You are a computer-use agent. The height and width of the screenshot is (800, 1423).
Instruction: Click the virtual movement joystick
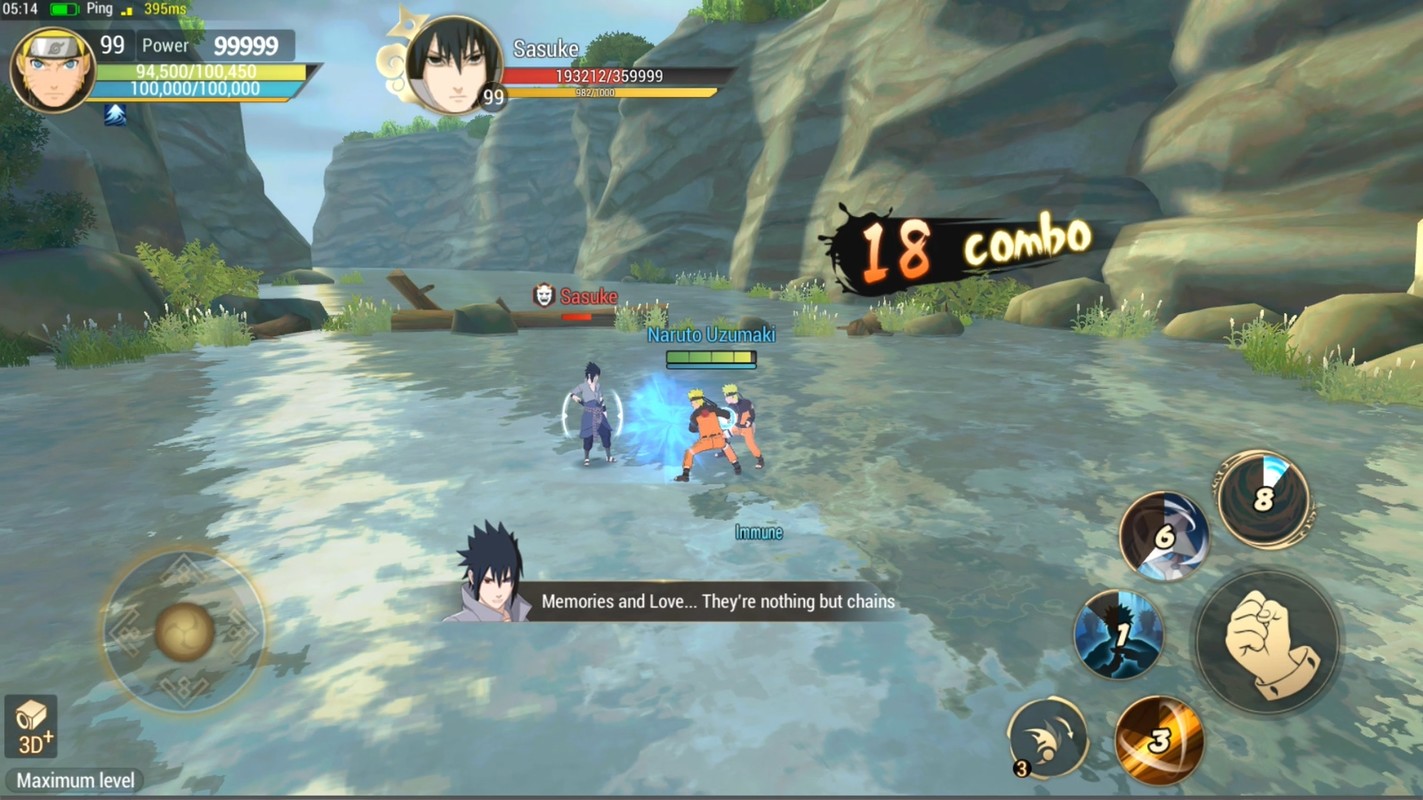tap(184, 631)
